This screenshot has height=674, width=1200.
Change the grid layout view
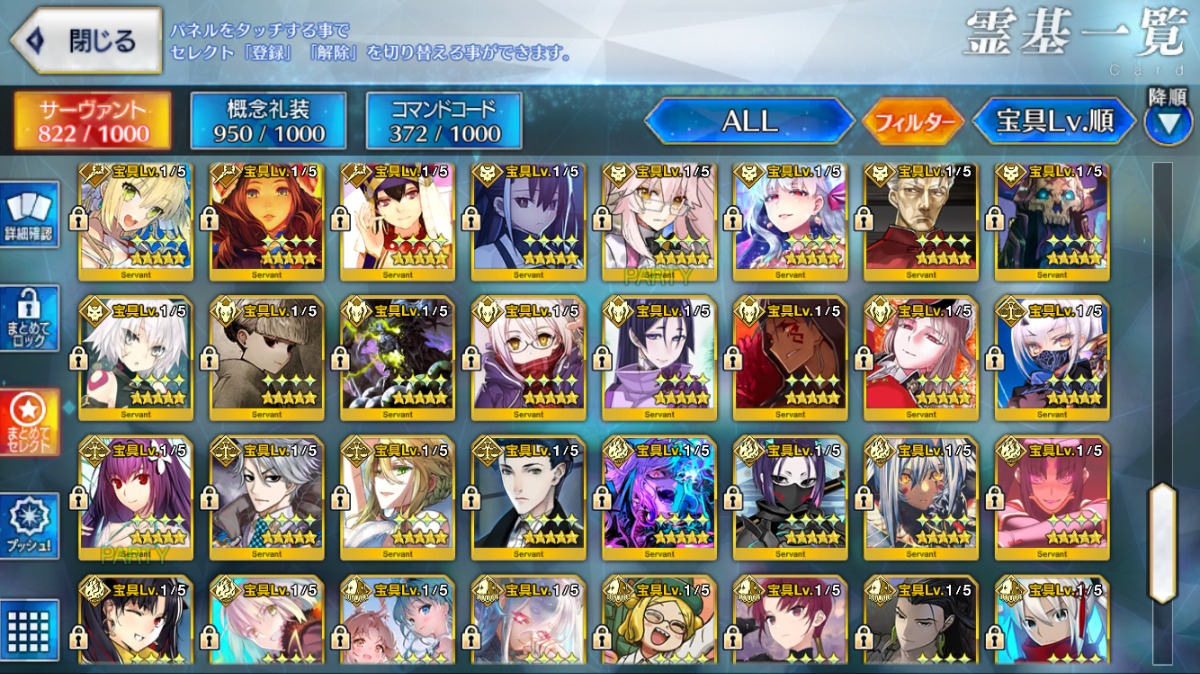coord(32,630)
